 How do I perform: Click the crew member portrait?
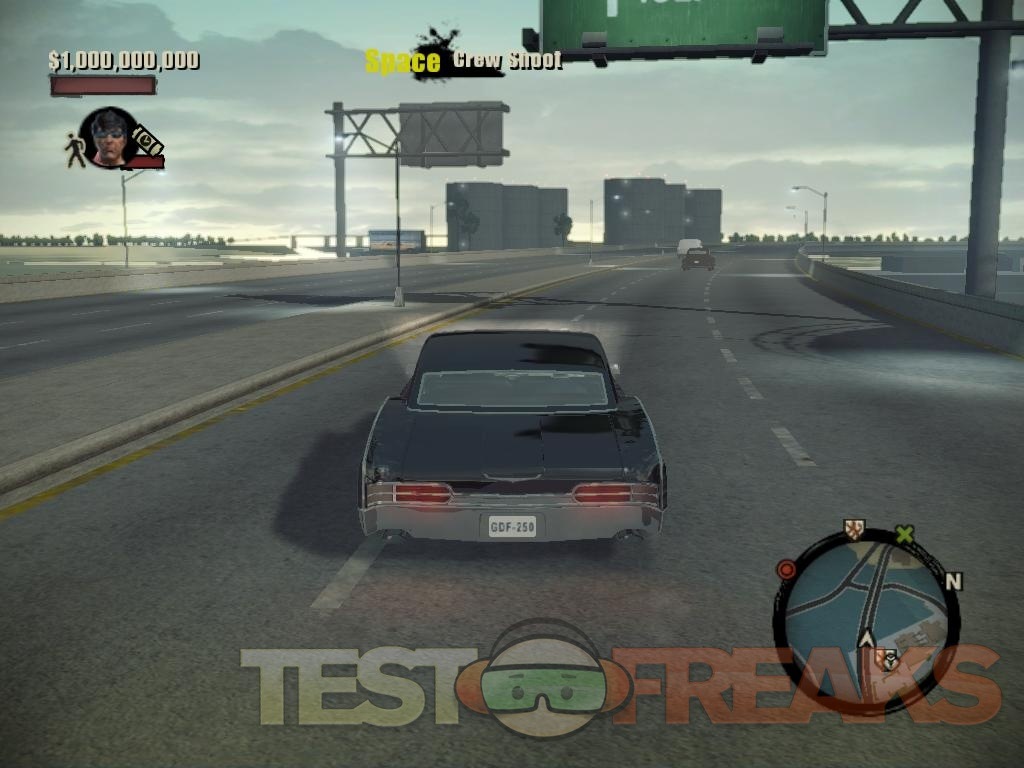tap(108, 136)
